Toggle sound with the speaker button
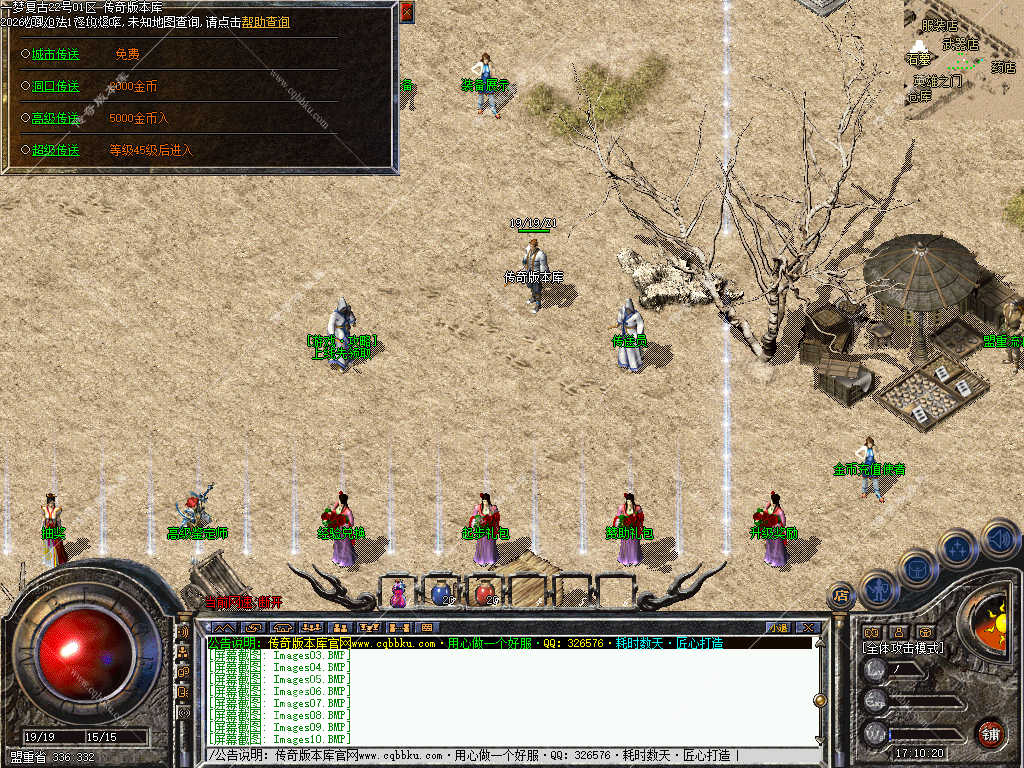This screenshot has width=1024, height=768. tap(999, 538)
